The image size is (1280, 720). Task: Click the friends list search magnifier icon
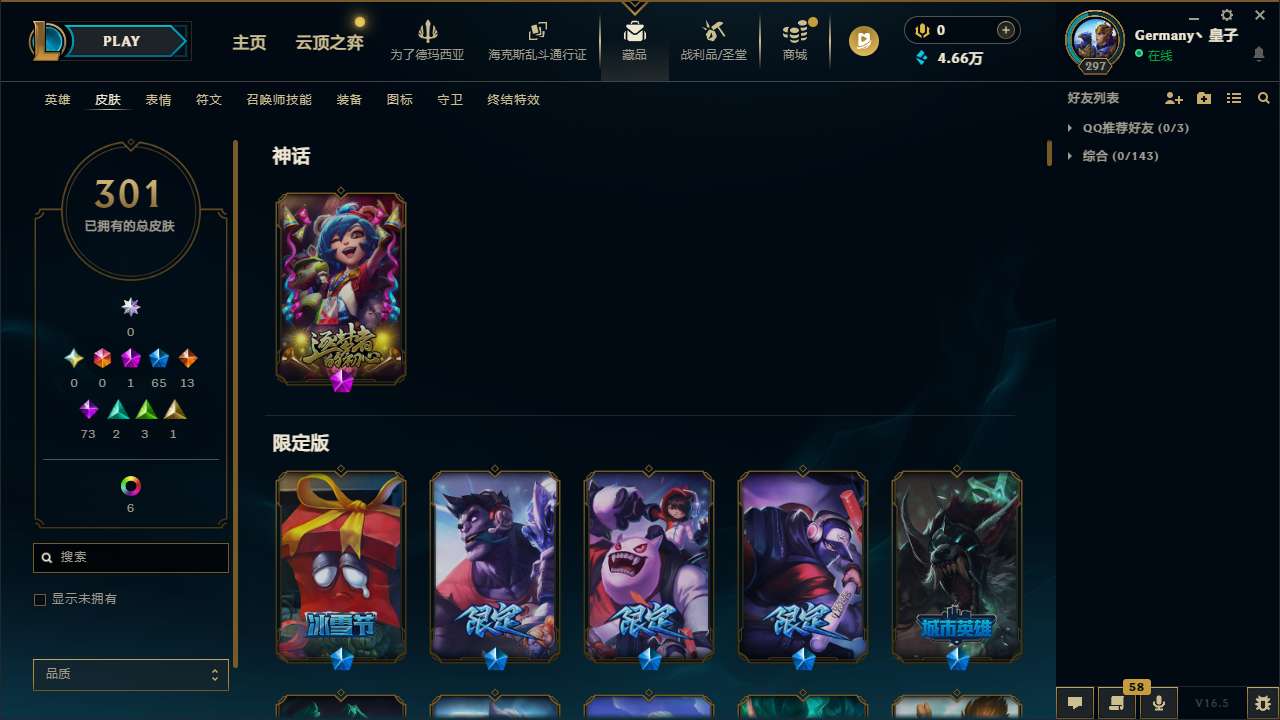(1264, 98)
